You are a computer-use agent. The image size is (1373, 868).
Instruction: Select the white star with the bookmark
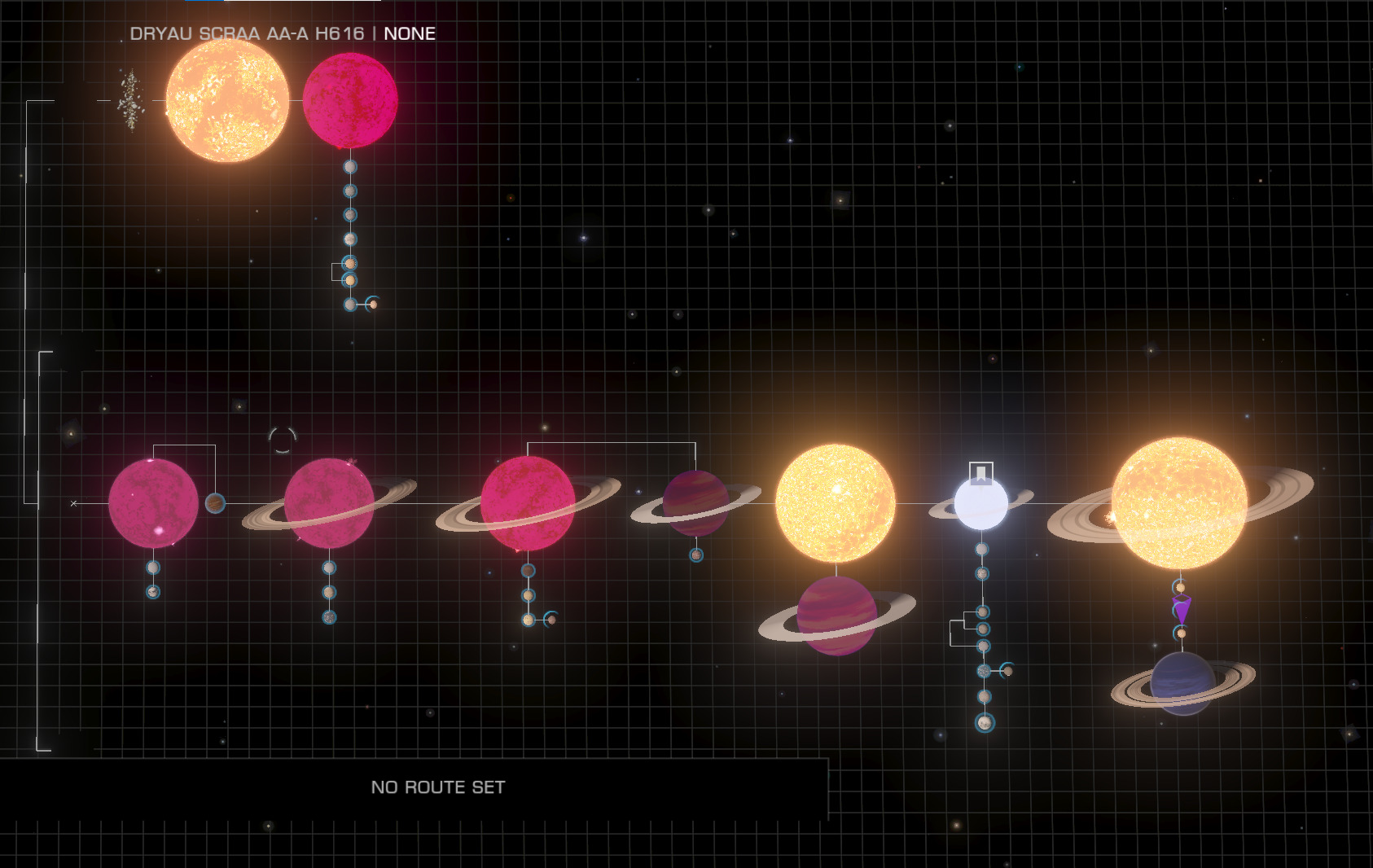coord(981,505)
